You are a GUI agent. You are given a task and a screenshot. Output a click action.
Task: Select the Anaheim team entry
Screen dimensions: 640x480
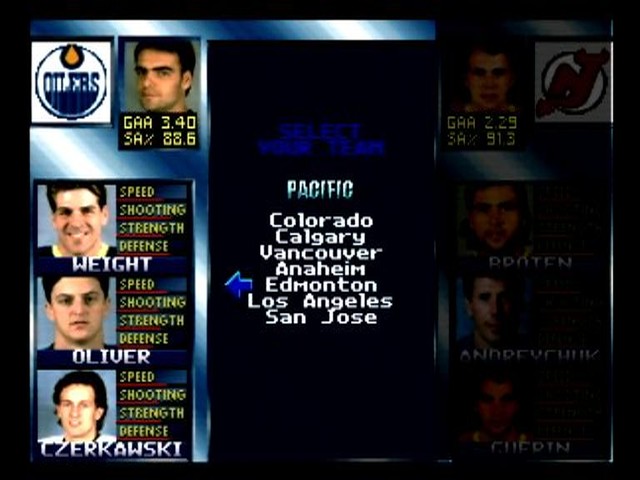320,269
